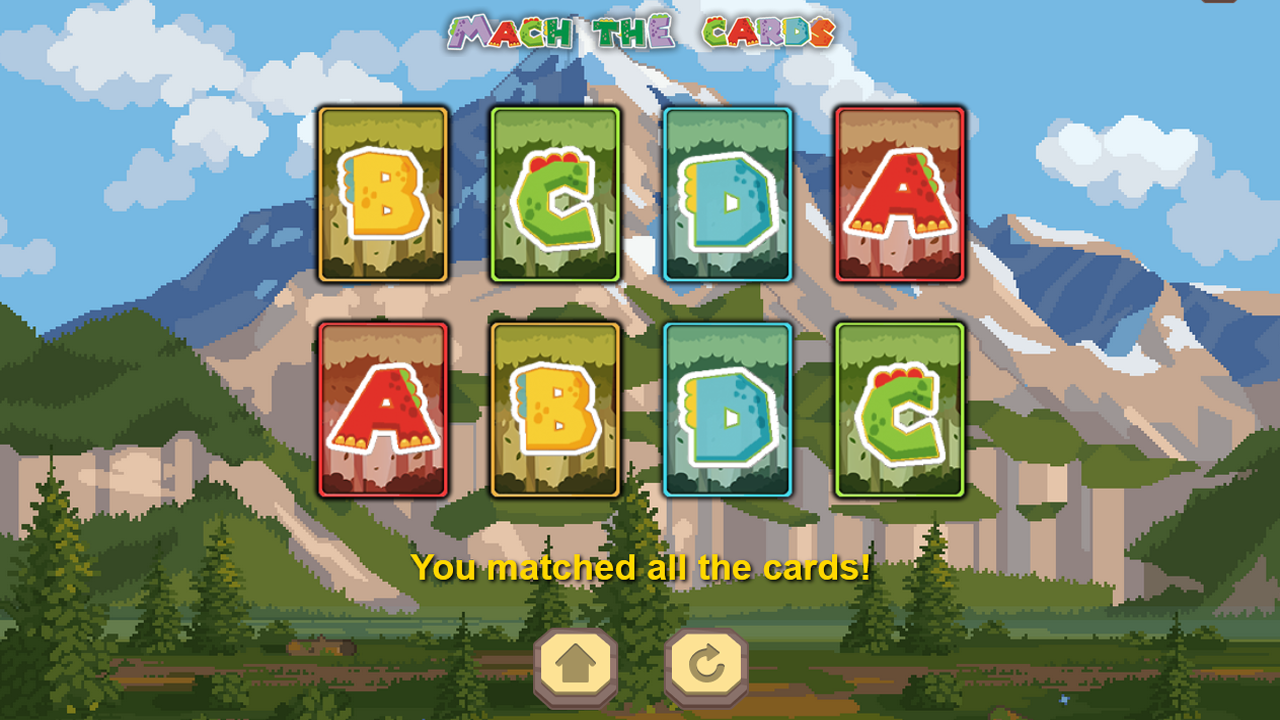Click the up arrow inside the Home button
The height and width of the screenshot is (720, 1280).
point(575,661)
